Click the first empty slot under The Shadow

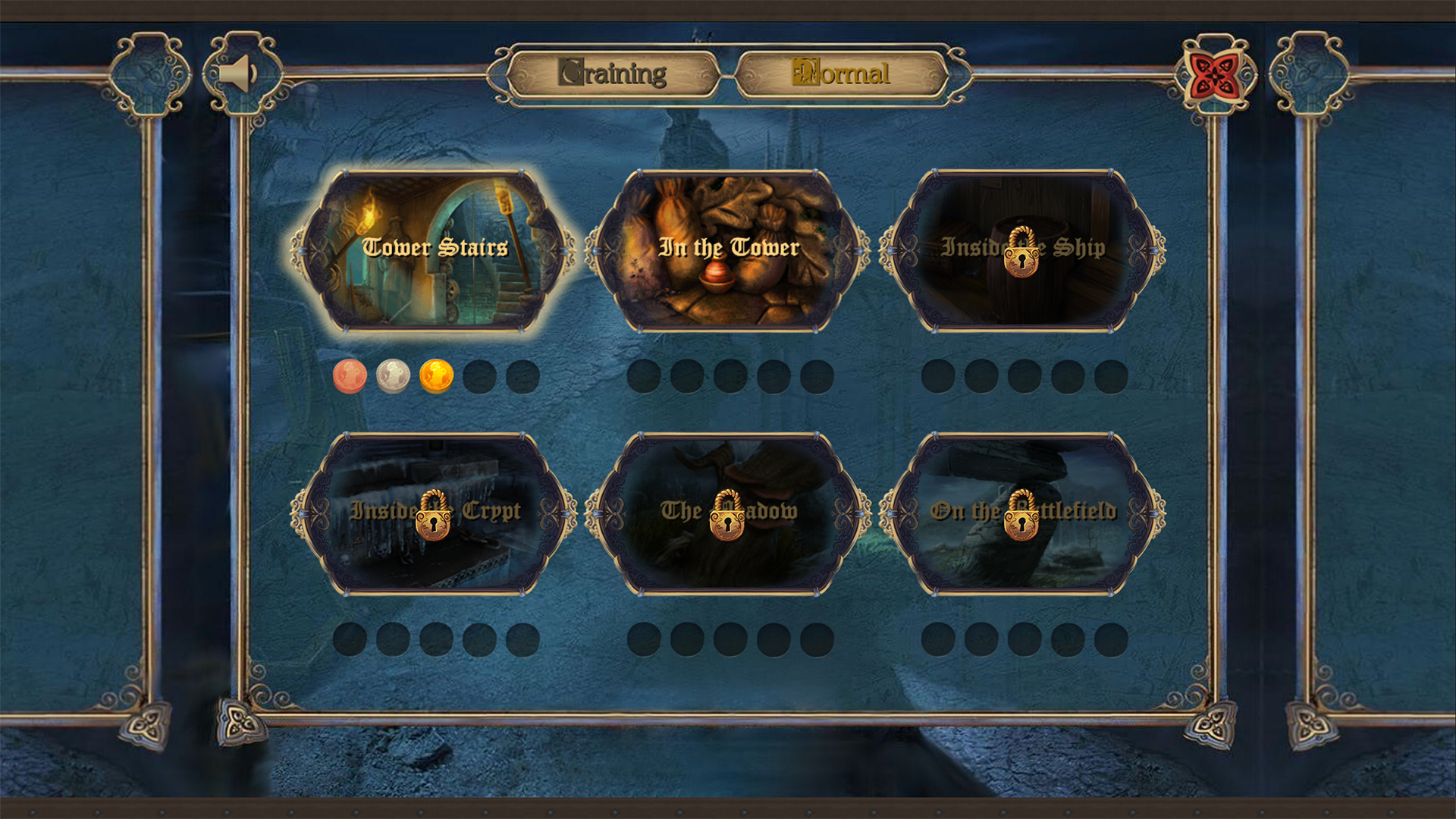643,641
